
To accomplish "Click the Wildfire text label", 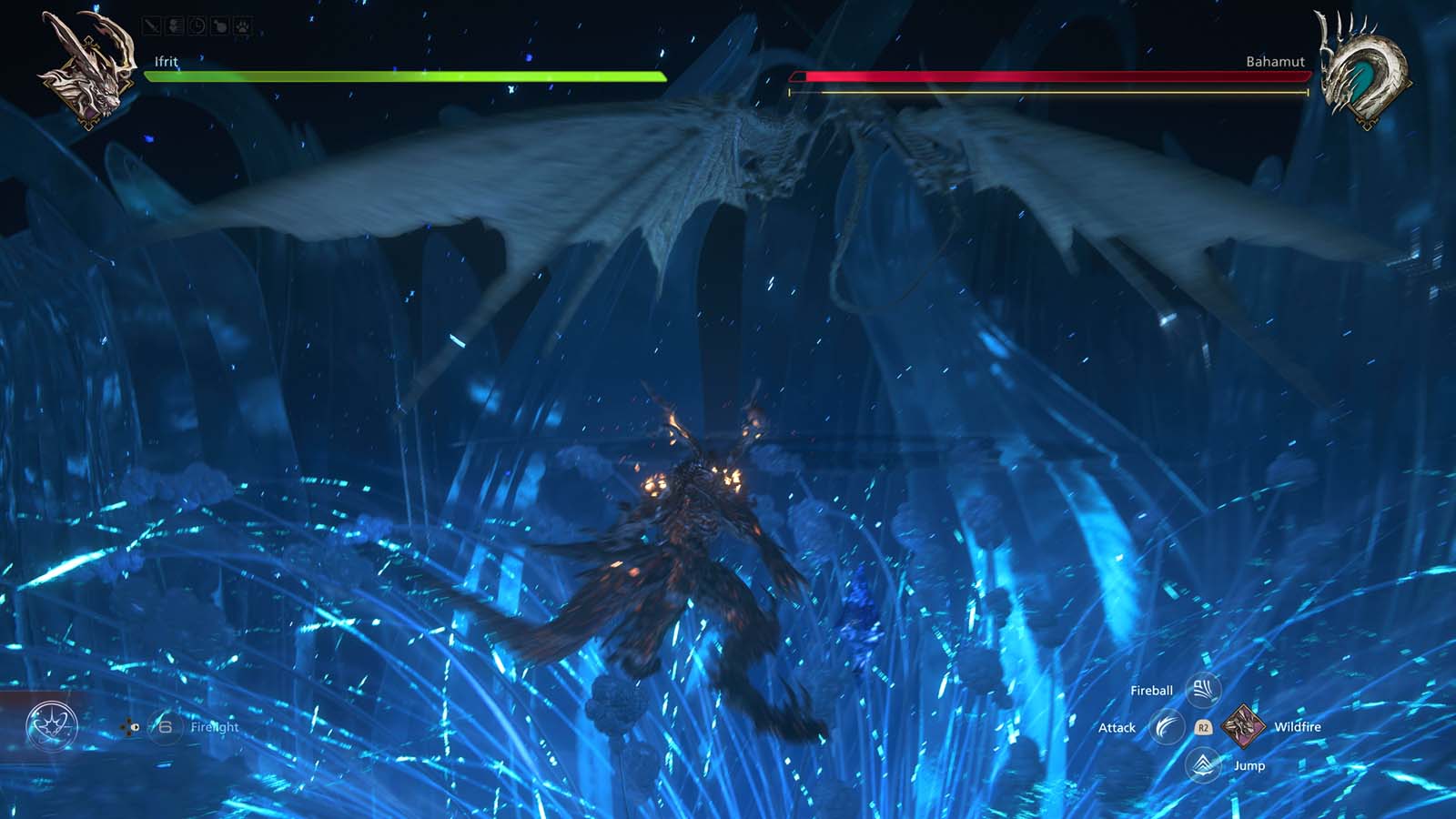I will tap(1299, 727).
